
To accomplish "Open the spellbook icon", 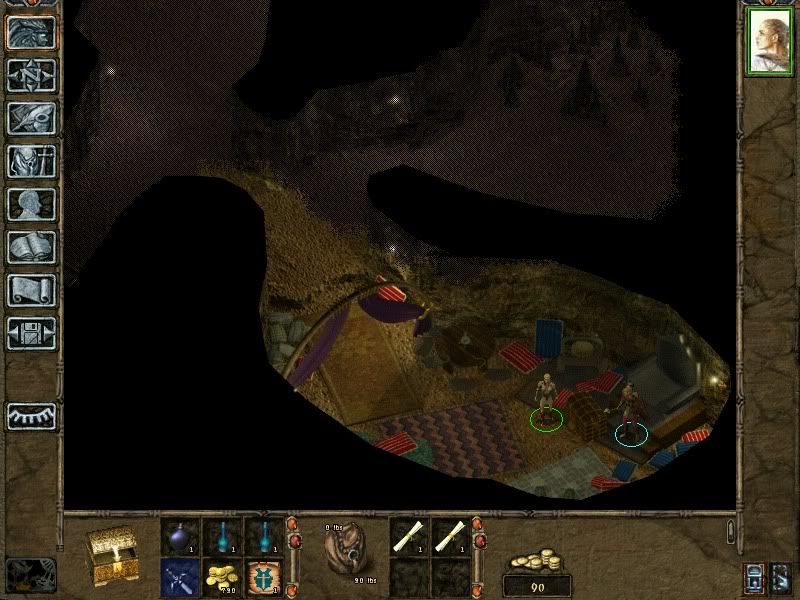I will coord(31,247).
